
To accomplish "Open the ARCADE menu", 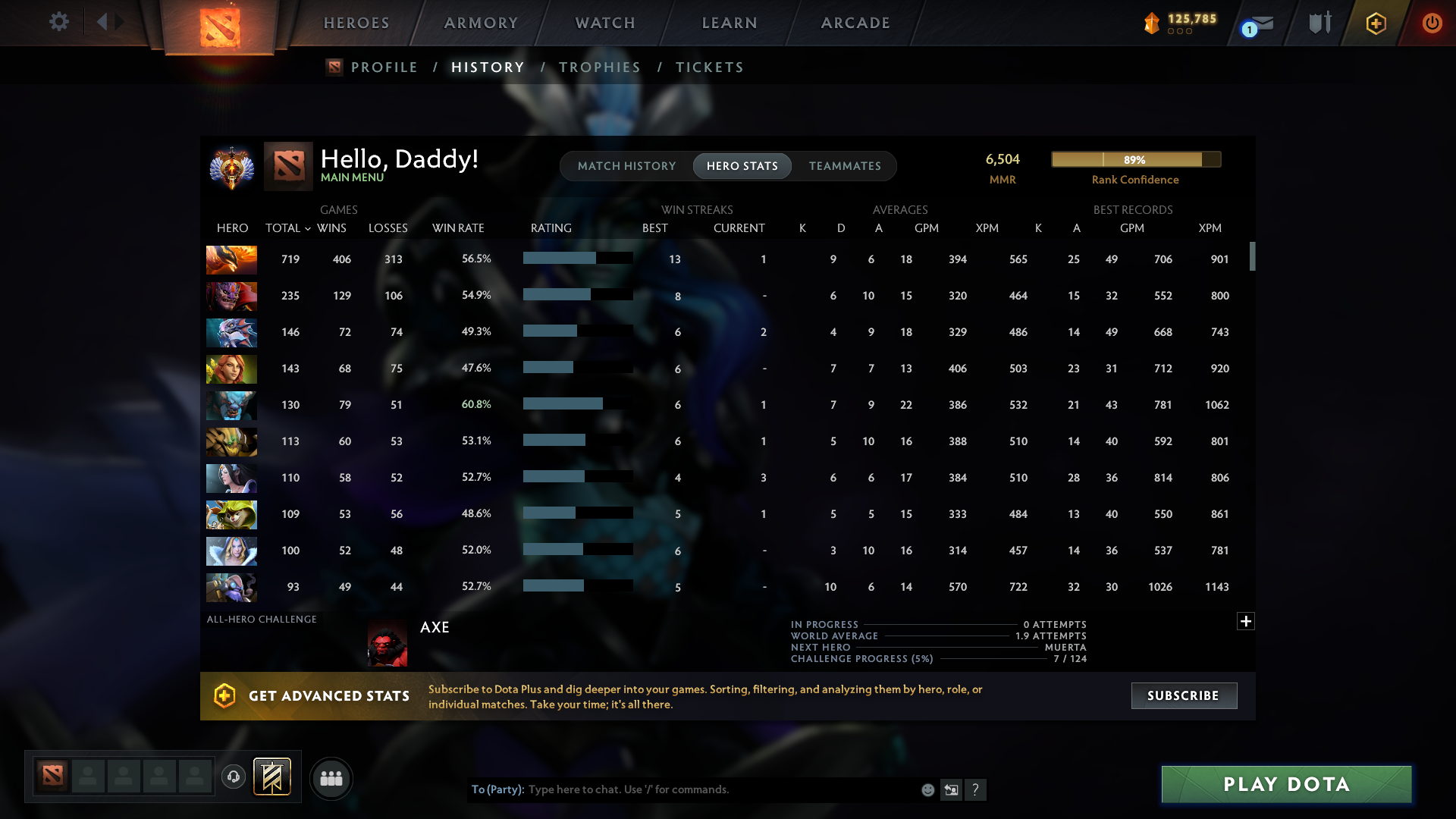I will click(855, 23).
